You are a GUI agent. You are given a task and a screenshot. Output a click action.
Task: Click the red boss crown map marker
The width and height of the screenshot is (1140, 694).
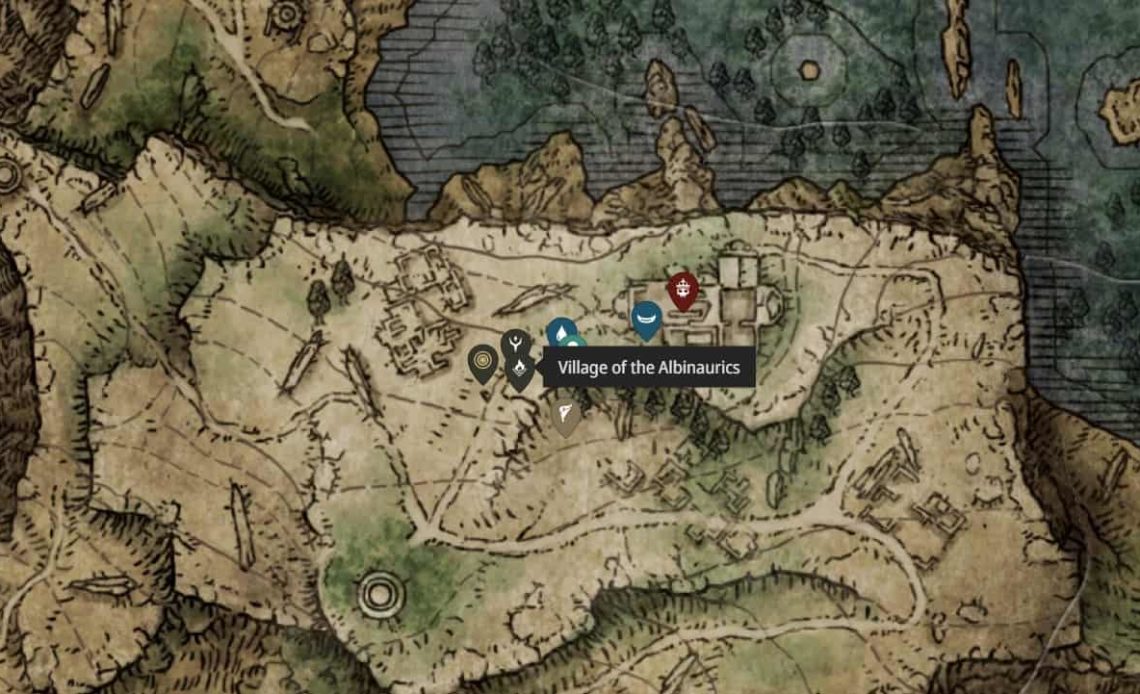point(683,290)
